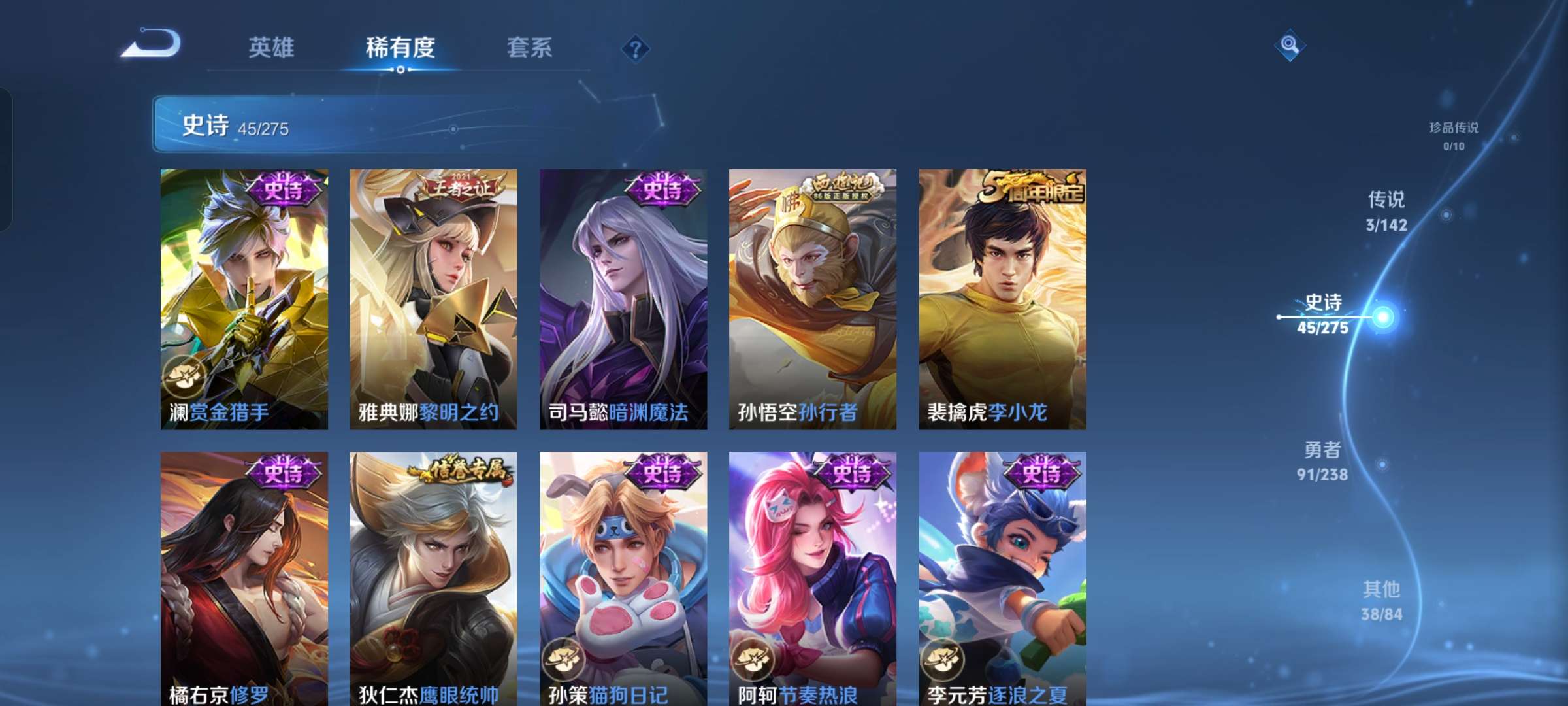Screen dimensions: 1568x706
Task: Open the help question mark icon
Action: (x=636, y=48)
